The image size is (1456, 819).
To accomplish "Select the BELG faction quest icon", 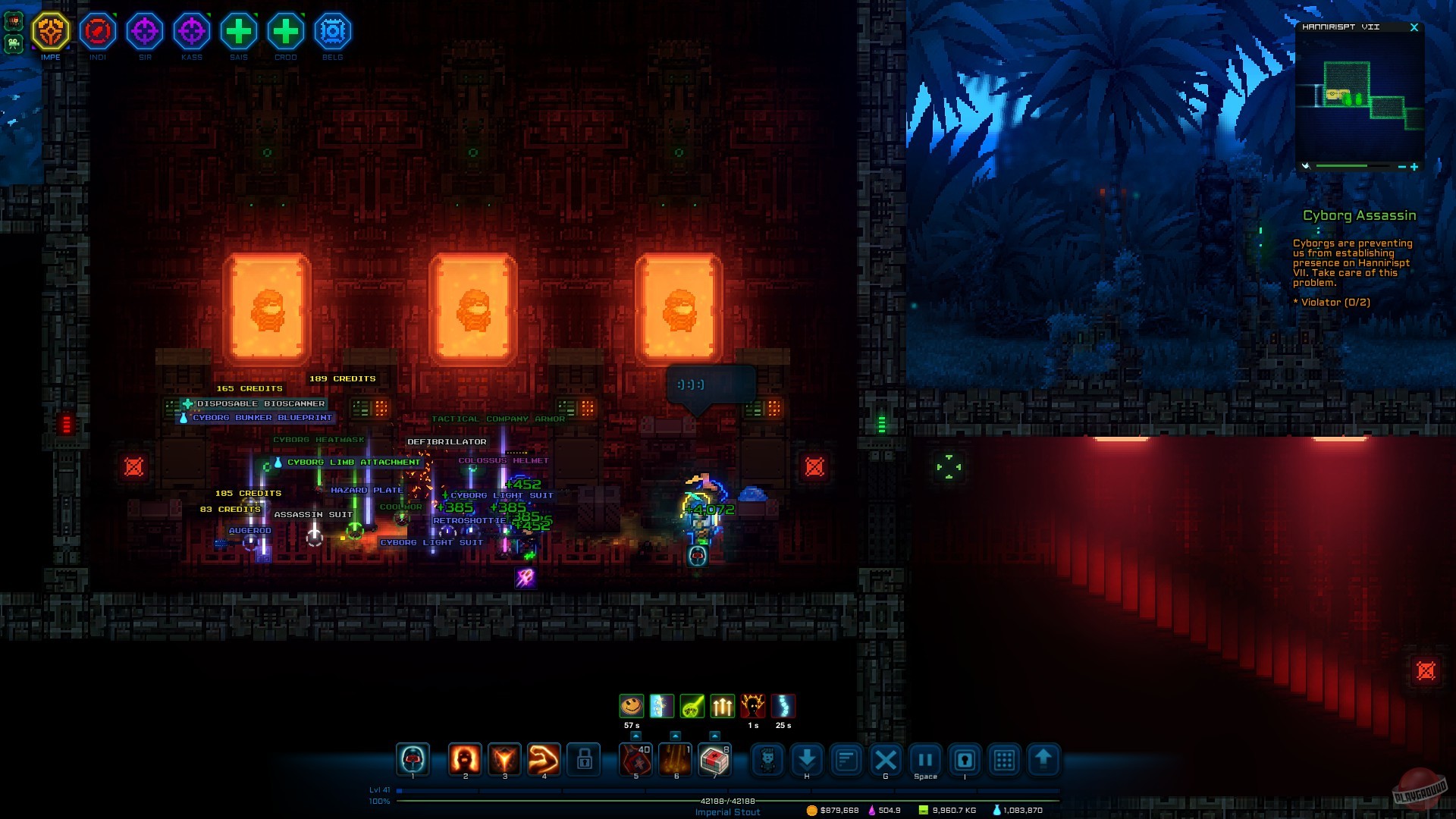I will (x=332, y=31).
